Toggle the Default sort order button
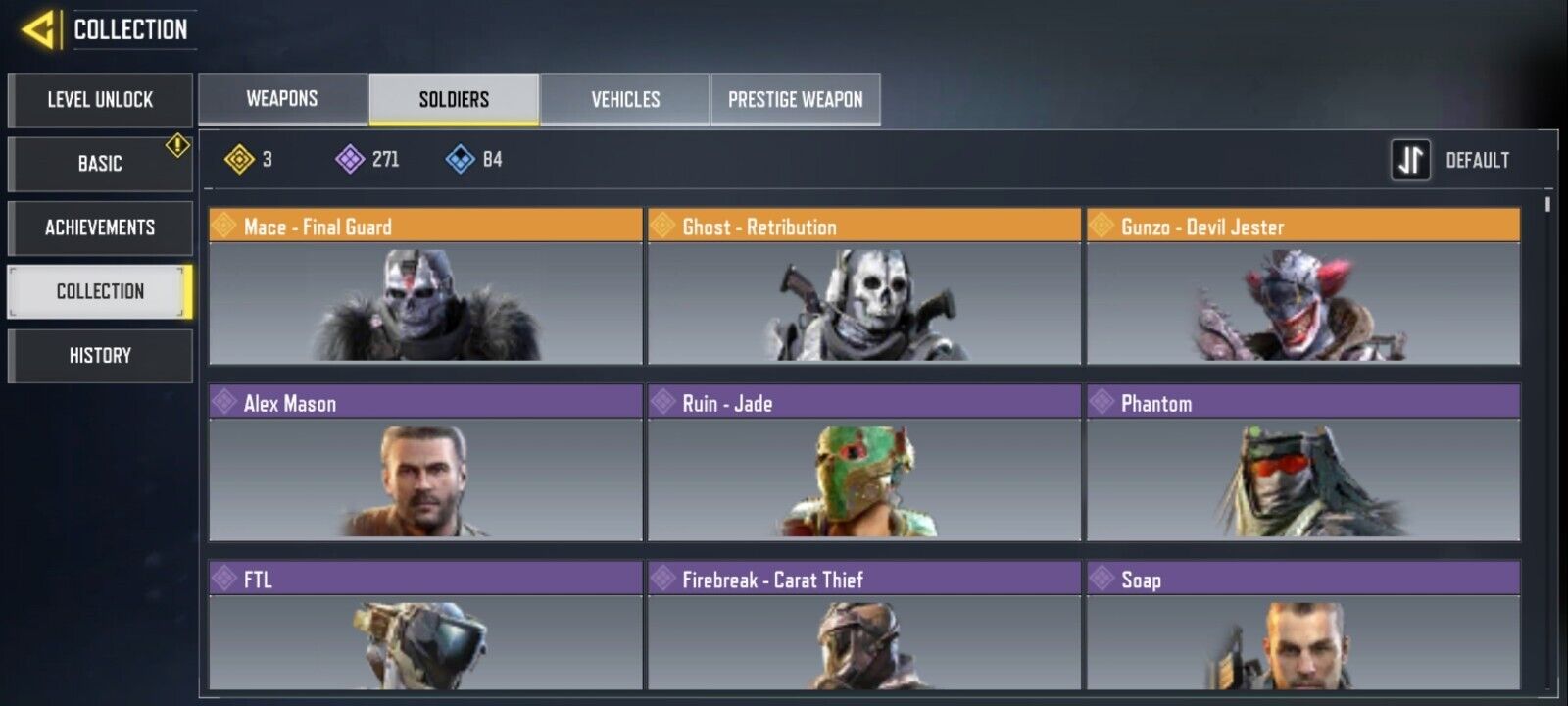The width and height of the screenshot is (1568, 706). (1411, 160)
